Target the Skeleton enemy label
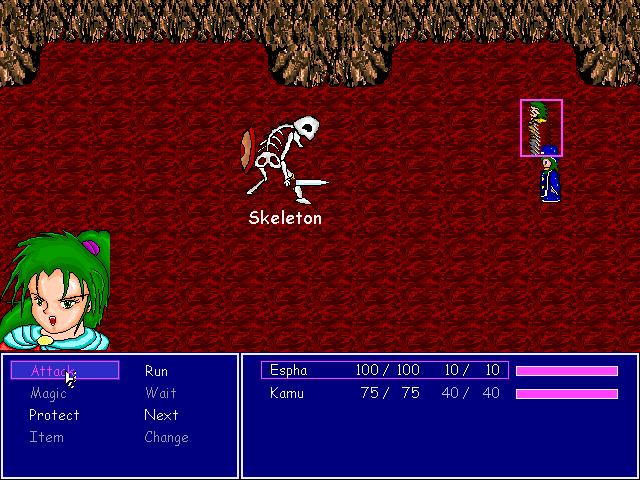The height and width of the screenshot is (480, 640). (x=285, y=218)
